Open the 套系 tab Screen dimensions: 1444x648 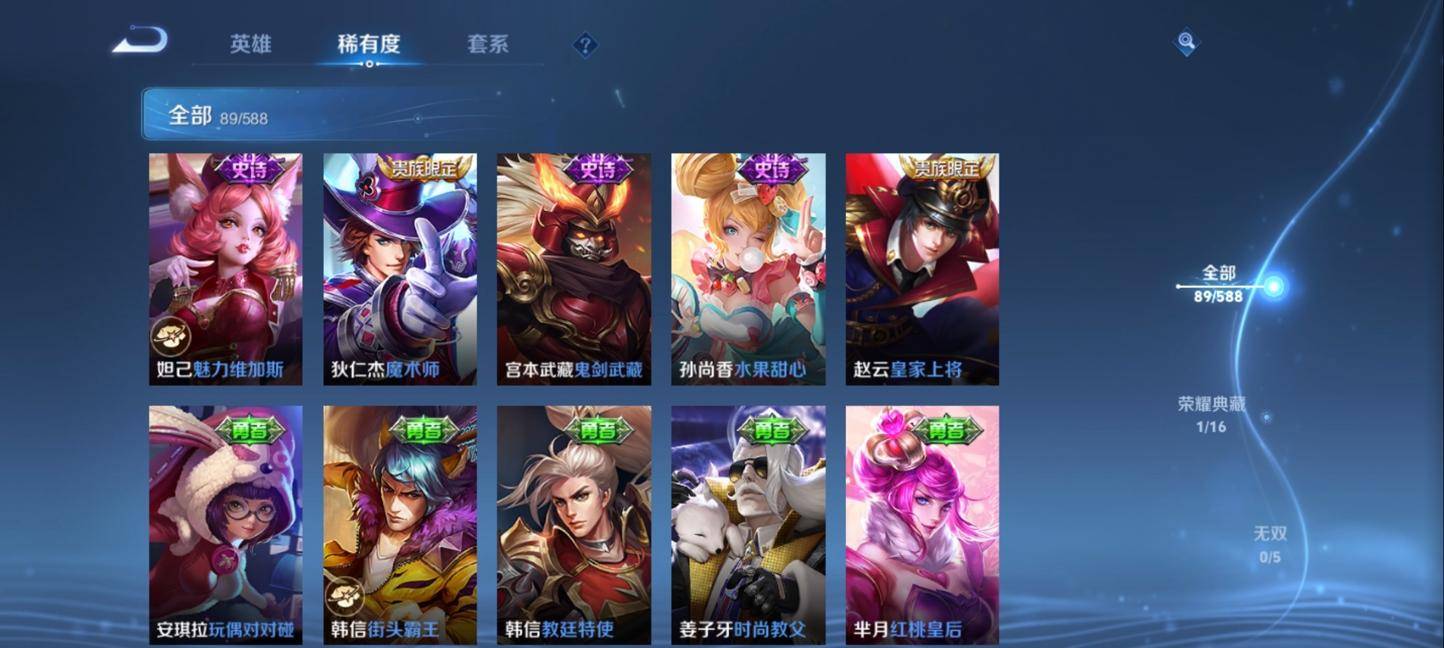click(488, 44)
